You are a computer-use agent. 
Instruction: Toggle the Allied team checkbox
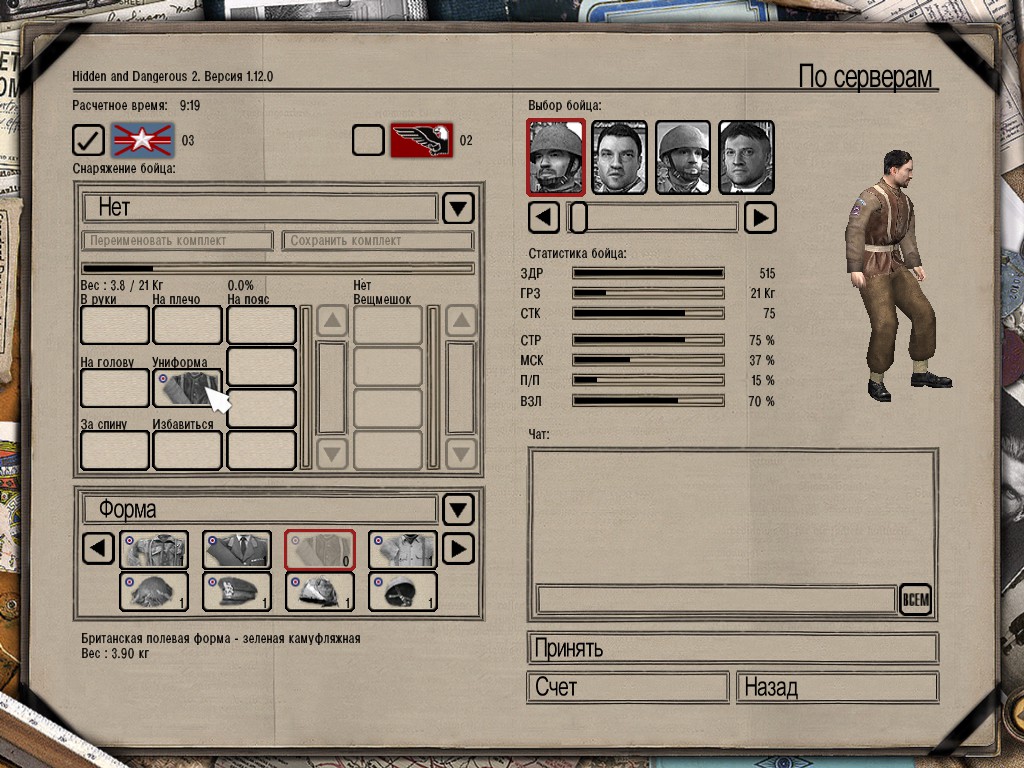click(x=88, y=140)
